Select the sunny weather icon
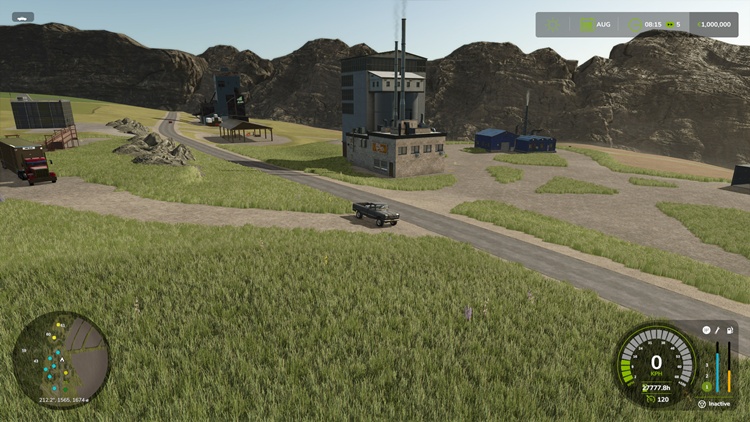 (554, 24)
